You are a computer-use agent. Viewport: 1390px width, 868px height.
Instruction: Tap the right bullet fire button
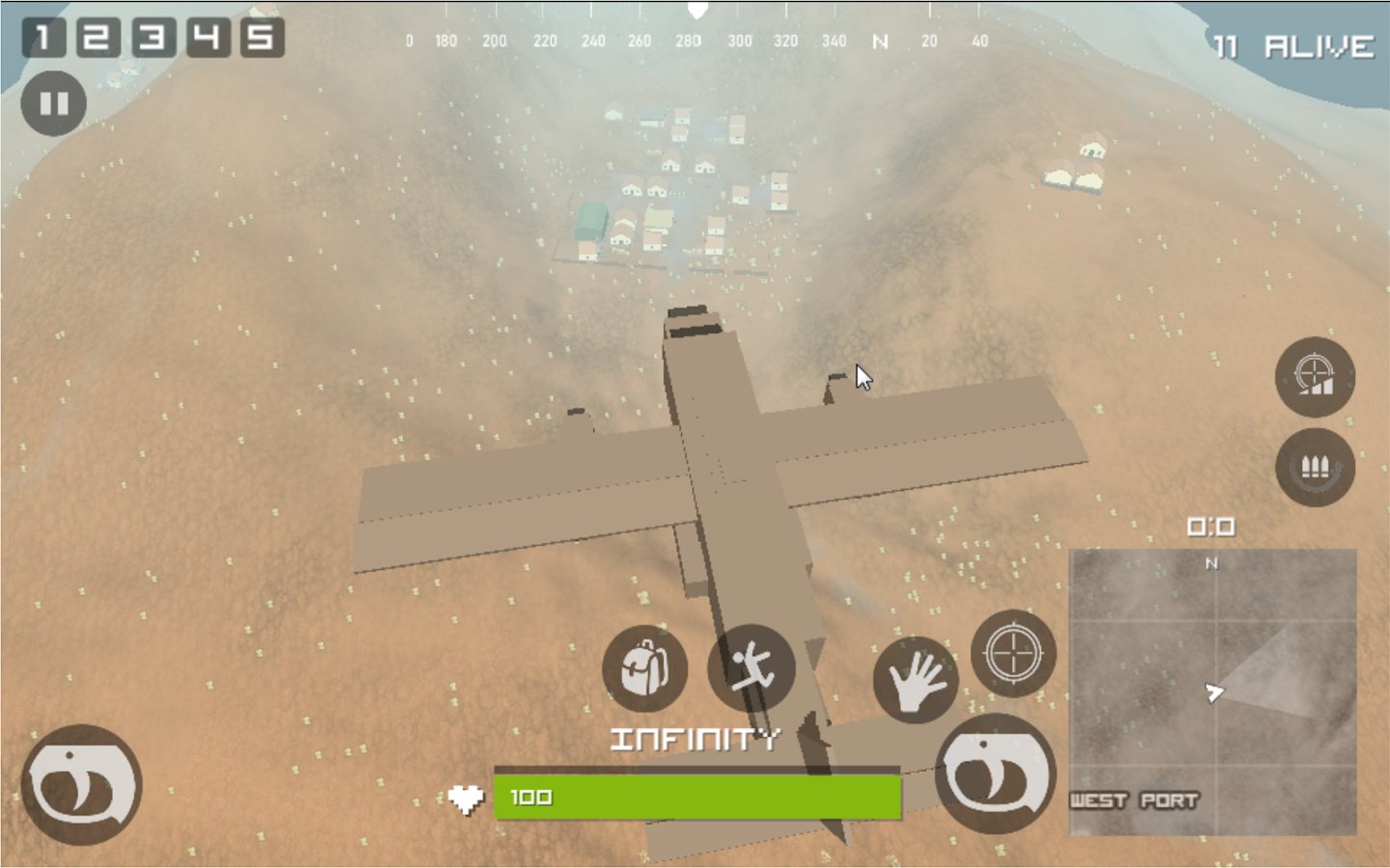pos(995,774)
